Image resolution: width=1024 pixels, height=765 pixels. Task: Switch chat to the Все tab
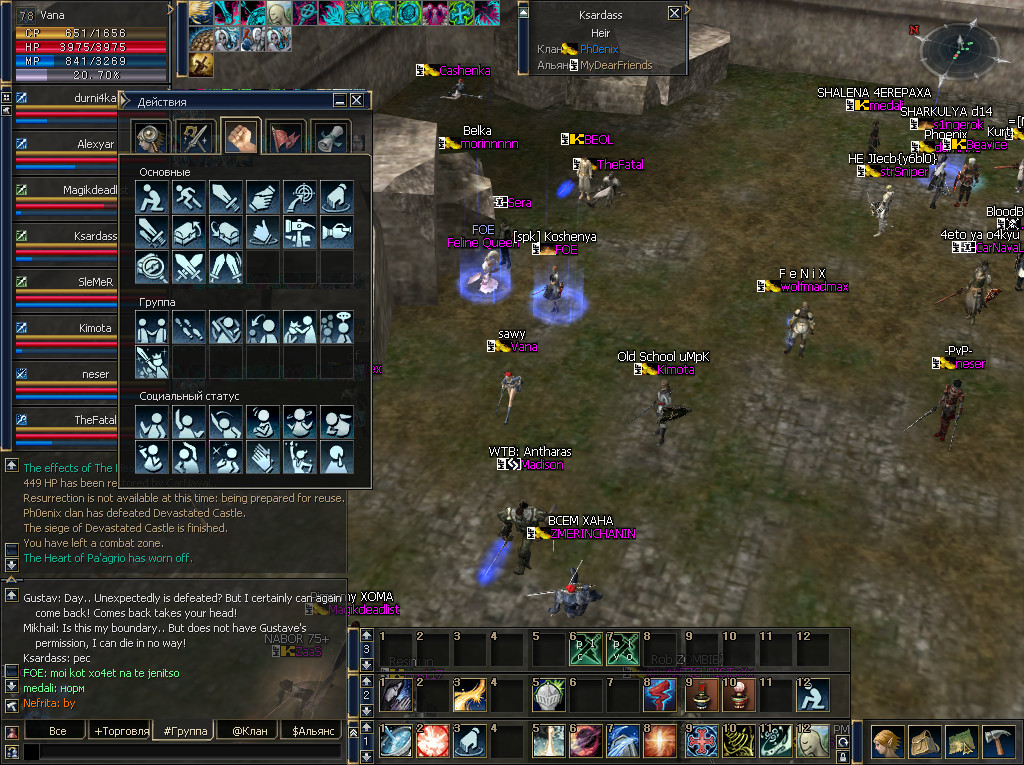(58, 731)
